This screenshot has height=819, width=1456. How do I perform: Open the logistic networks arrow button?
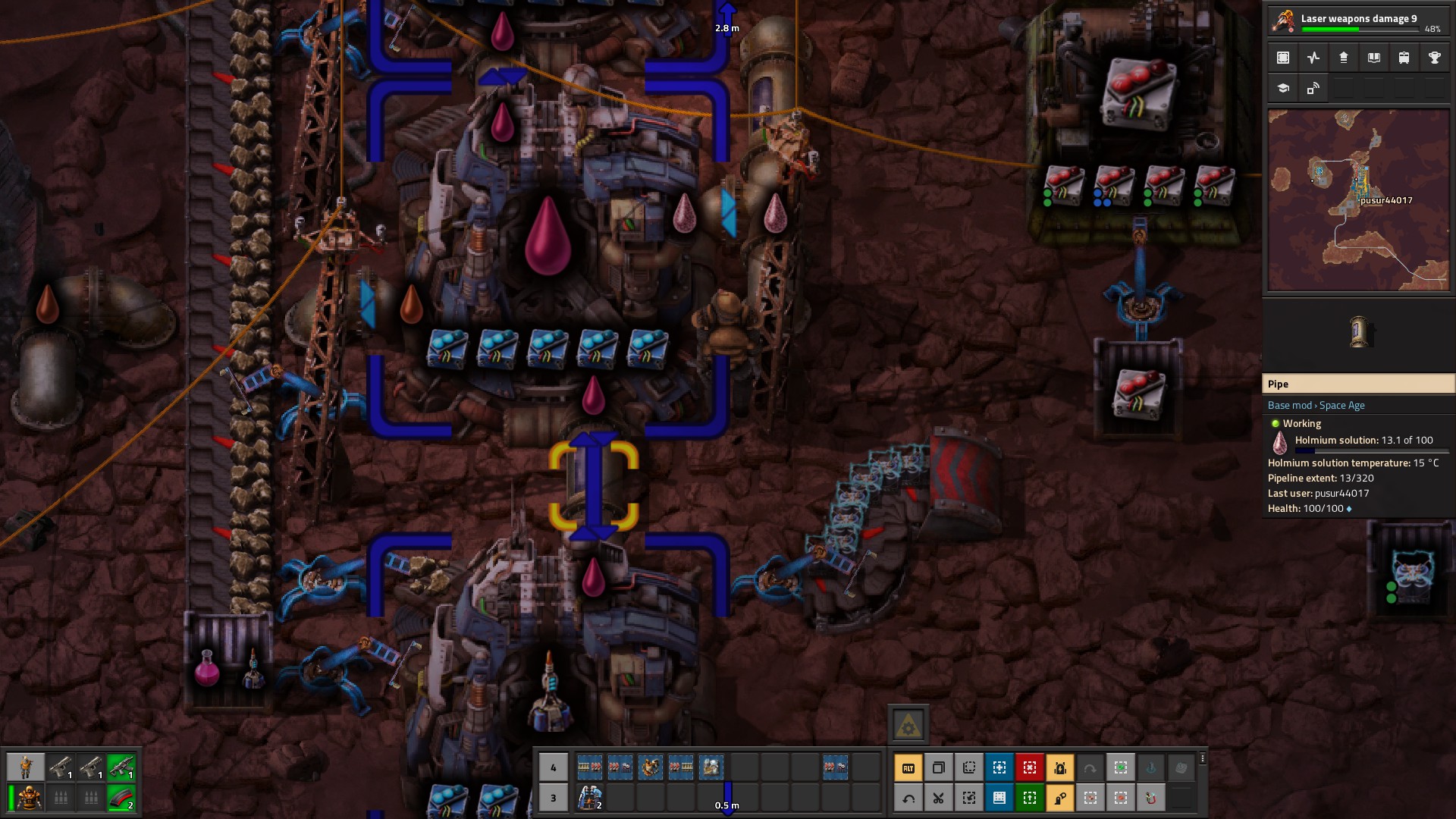pyautogui.click(x=1344, y=58)
